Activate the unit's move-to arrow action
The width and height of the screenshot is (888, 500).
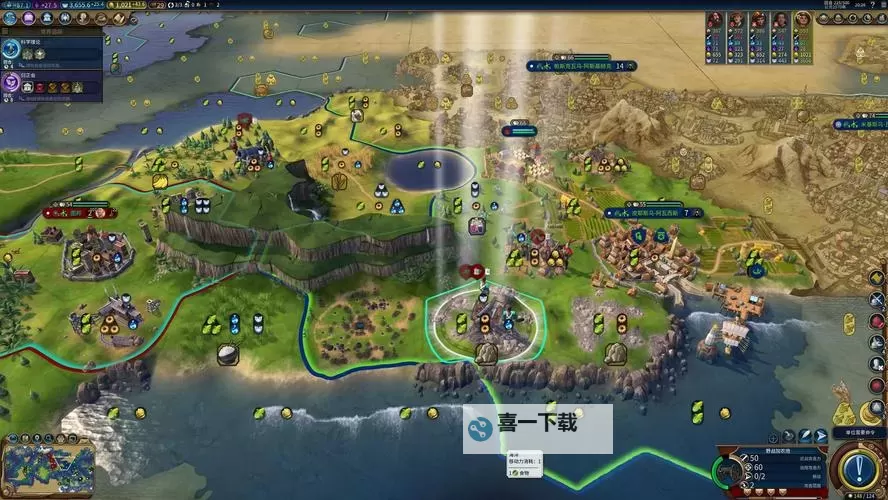click(x=821, y=436)
